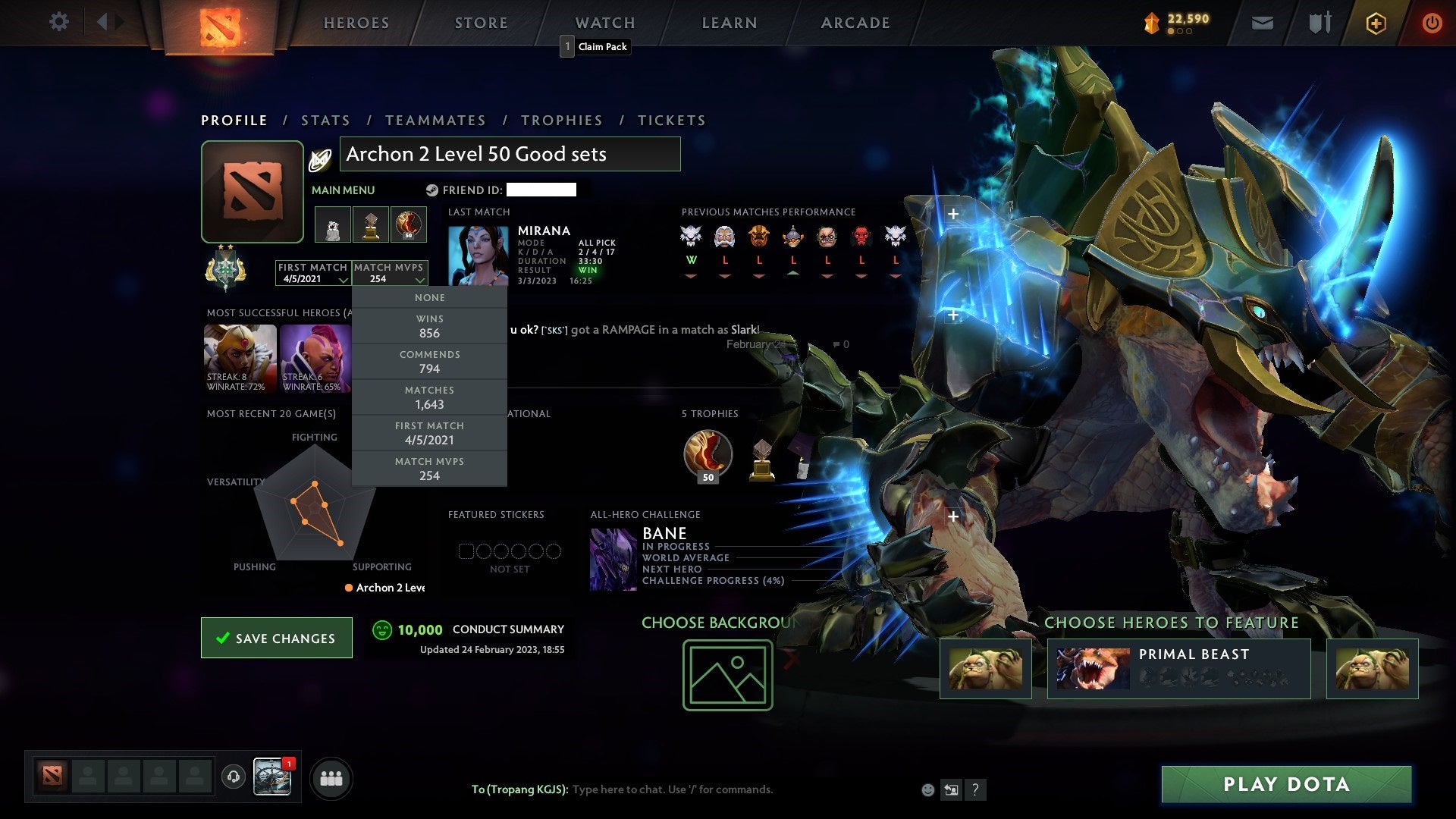Select COMMENDS 794 from the stats list
The image size is (1456, 819).
pos(429,362)
